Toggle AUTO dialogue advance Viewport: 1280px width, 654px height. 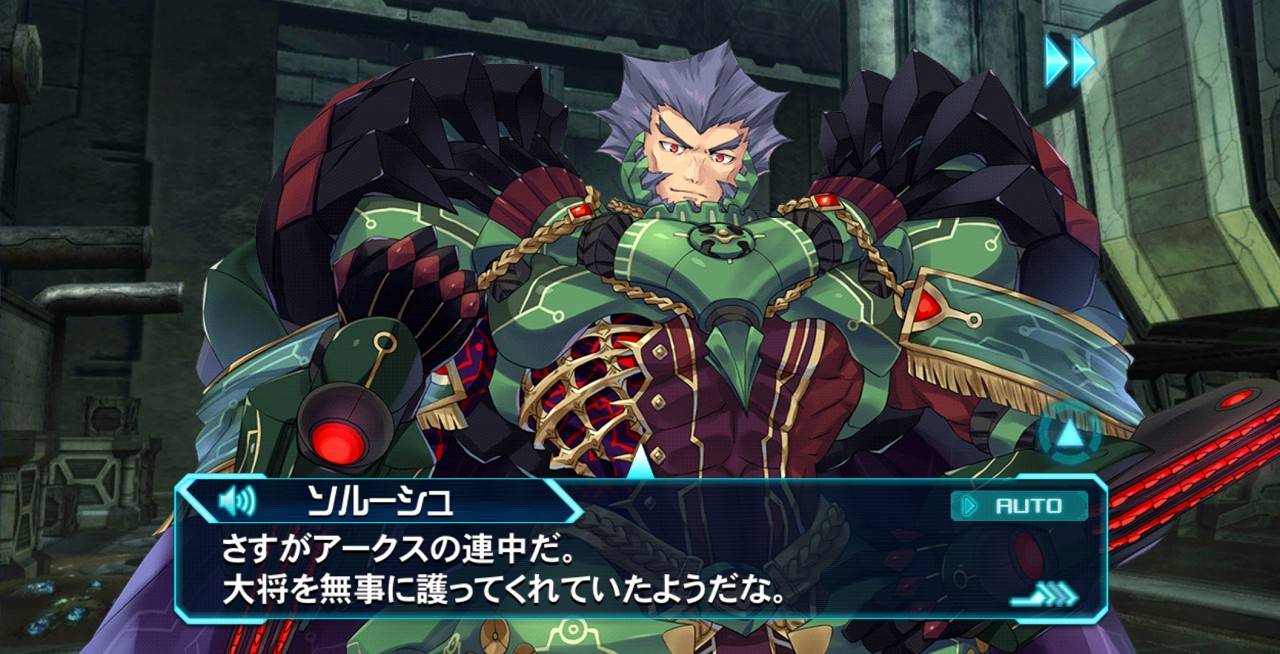(x=1018, y=506)
